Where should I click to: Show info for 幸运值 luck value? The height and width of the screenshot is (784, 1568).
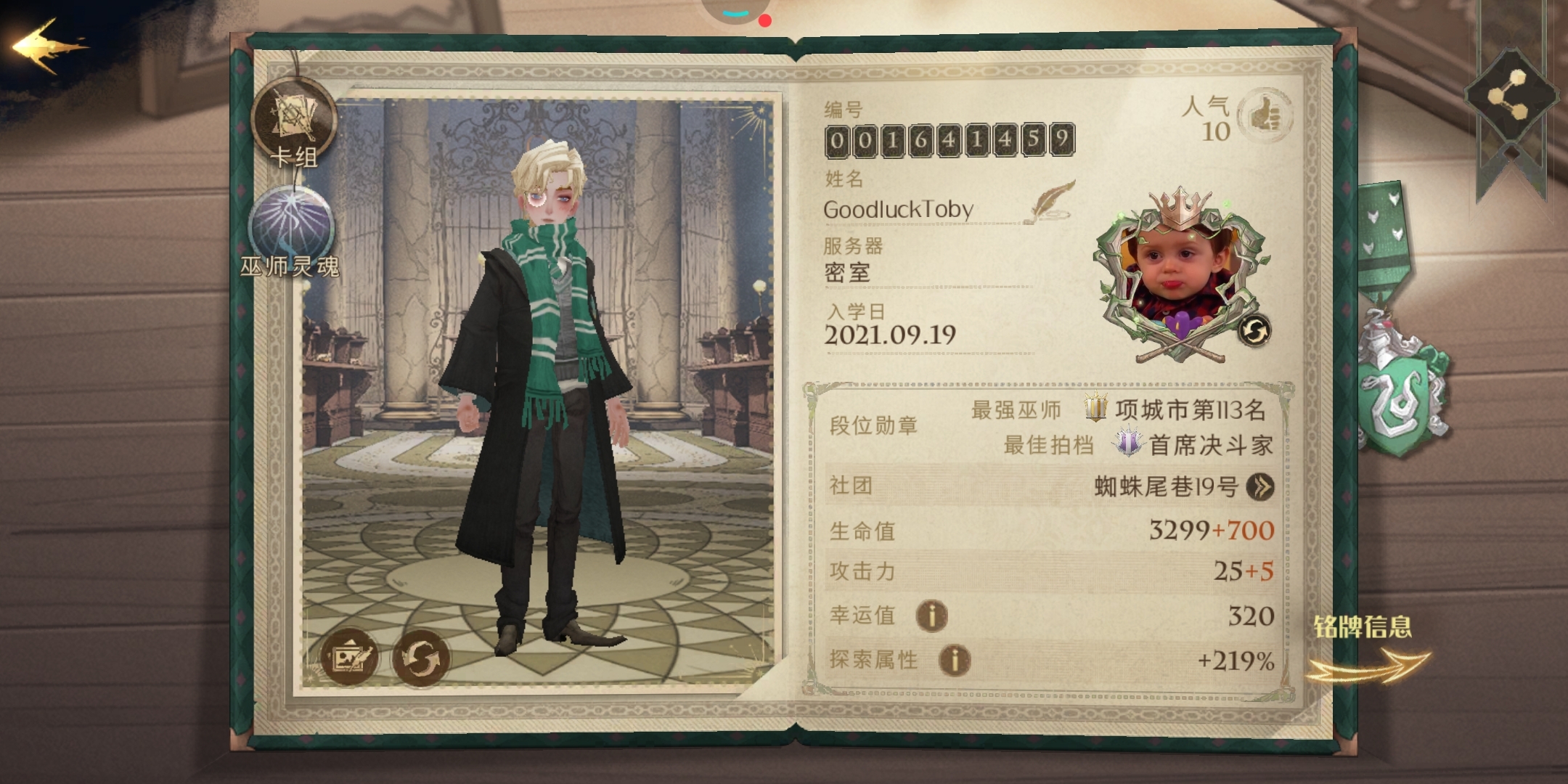pos(931,616)
